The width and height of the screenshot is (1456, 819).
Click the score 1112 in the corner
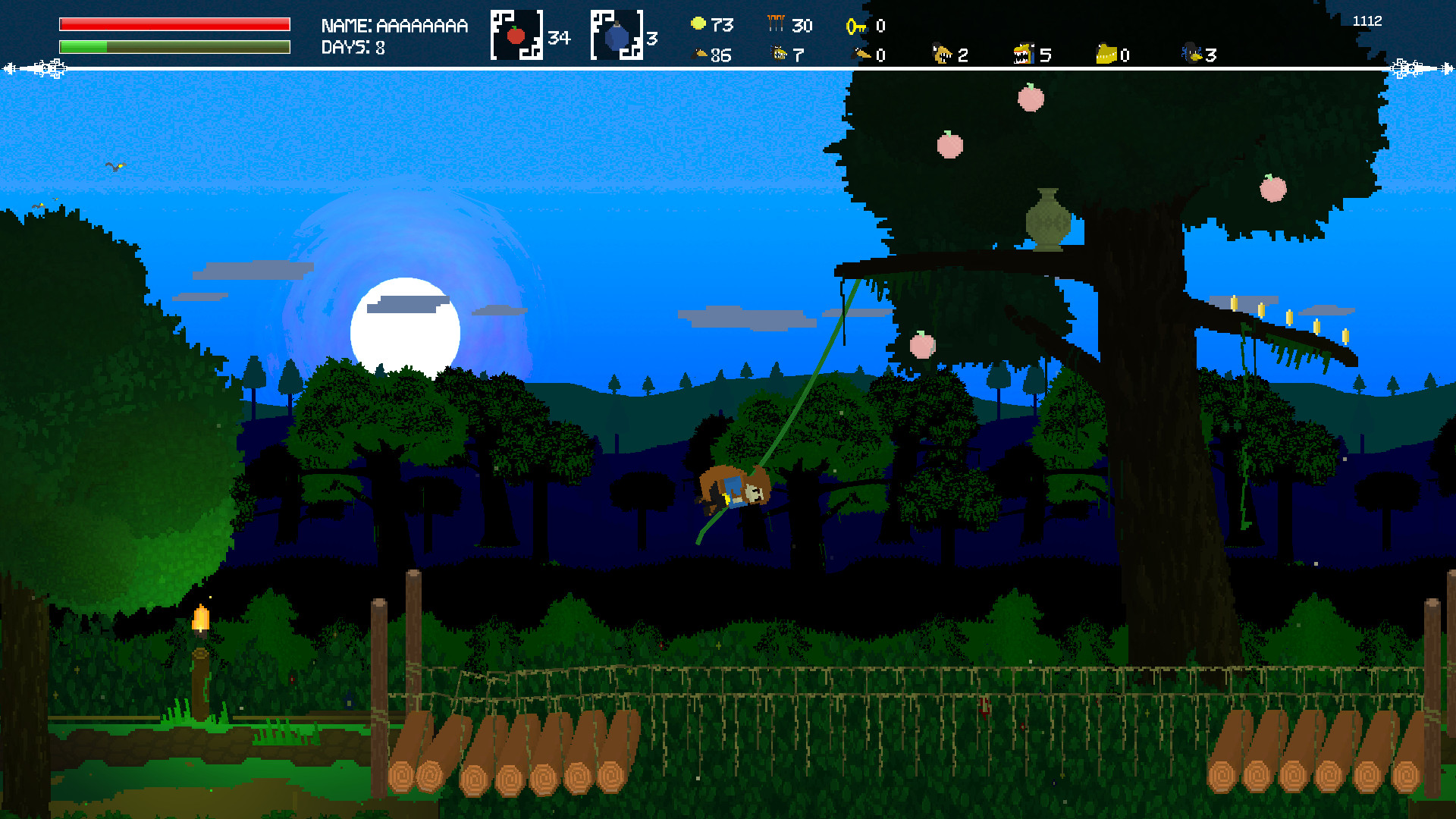click(1370, 21)
